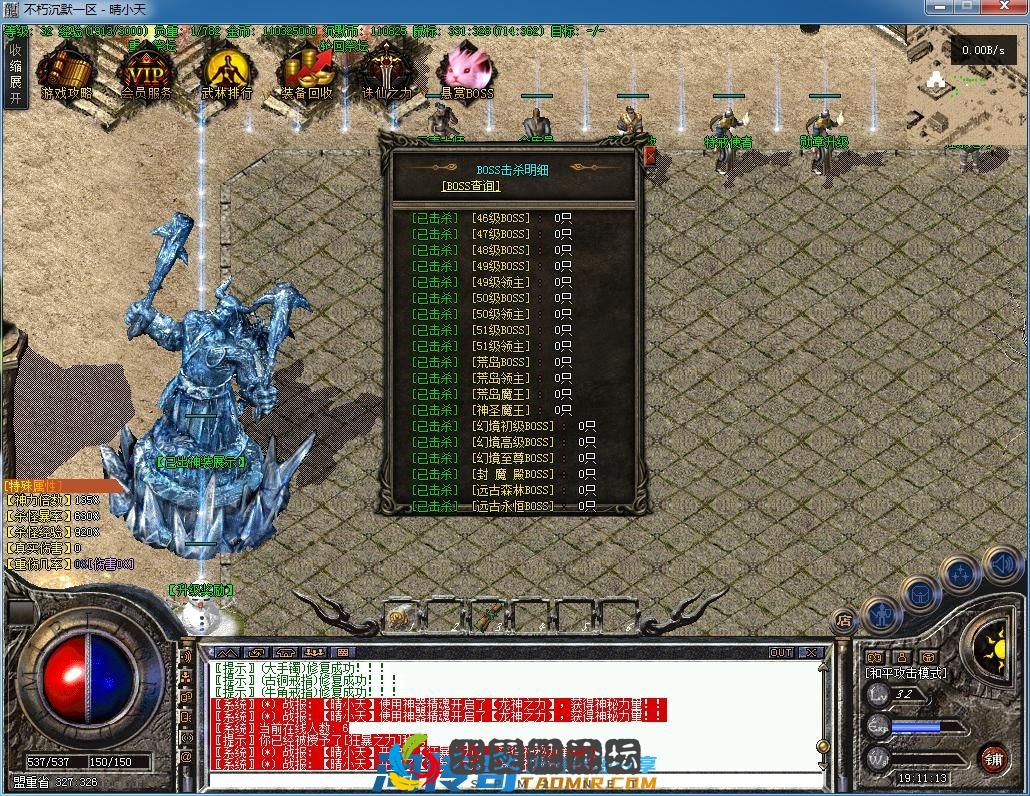Toggle the 收缩展开 collapse panel button
Screen dimensions: 1030x796
tap(15, 74)
